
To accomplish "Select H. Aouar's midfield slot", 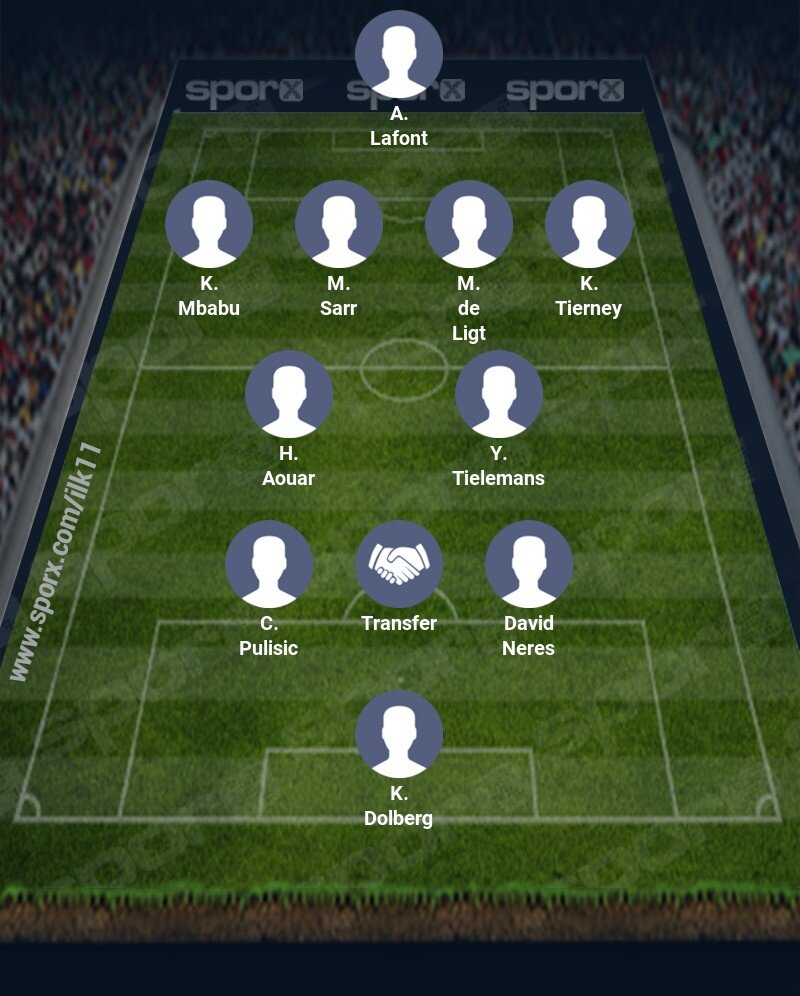I will pos(289,394).
